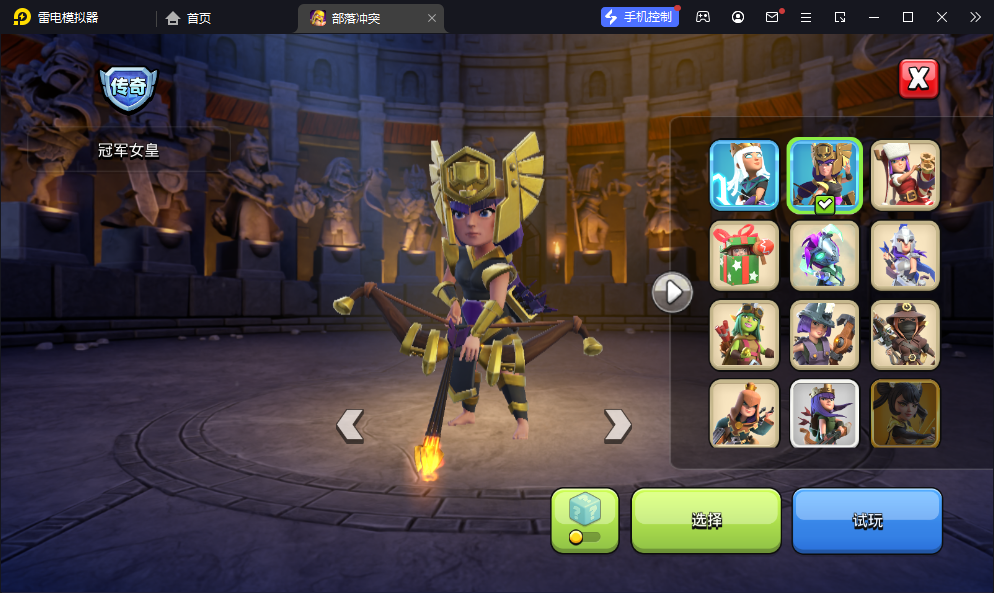Toggle the random skin dice button
The width and height of the screenshot is (994, 593).
(585, 520)
